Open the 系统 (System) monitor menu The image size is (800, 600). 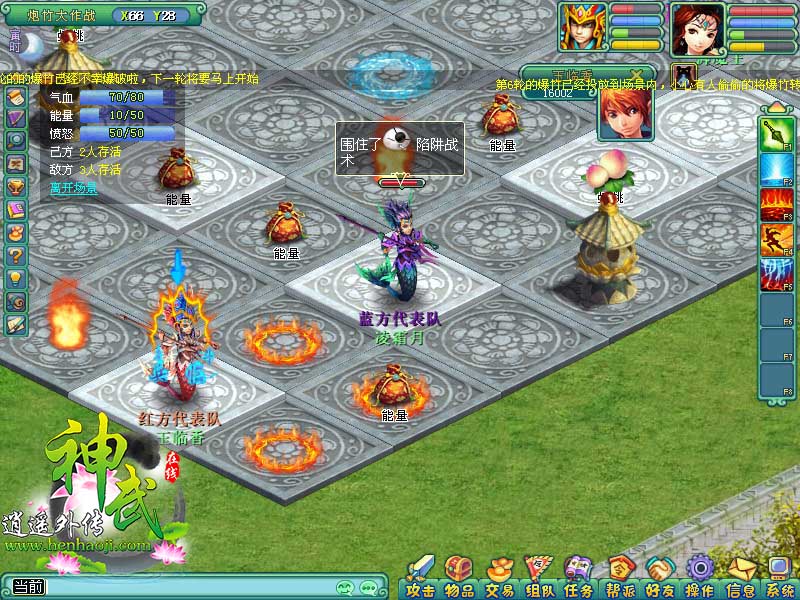(x=779, y=575)
